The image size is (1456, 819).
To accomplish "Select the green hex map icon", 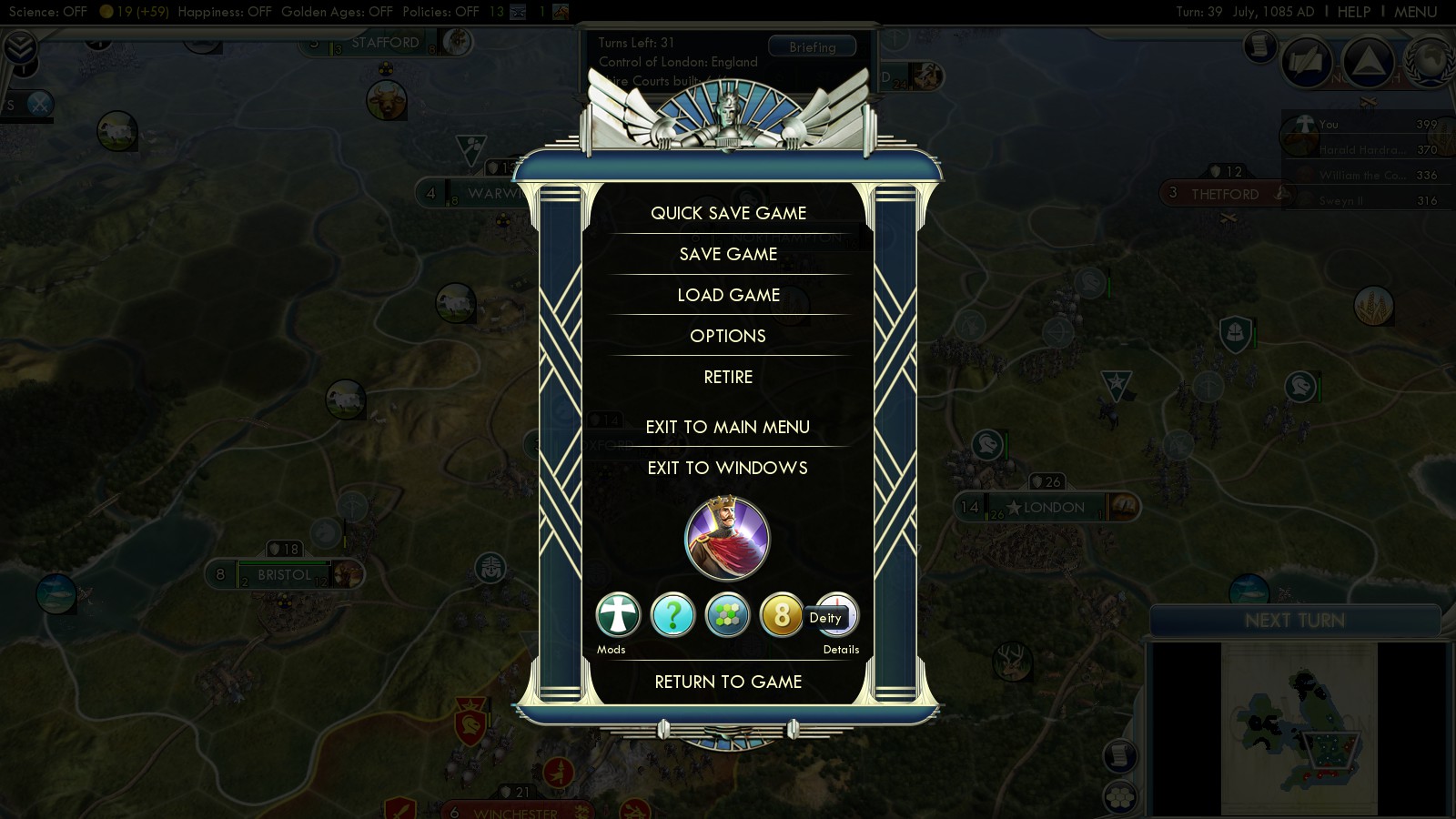I will pyautogui.click(x=727, y=615).
